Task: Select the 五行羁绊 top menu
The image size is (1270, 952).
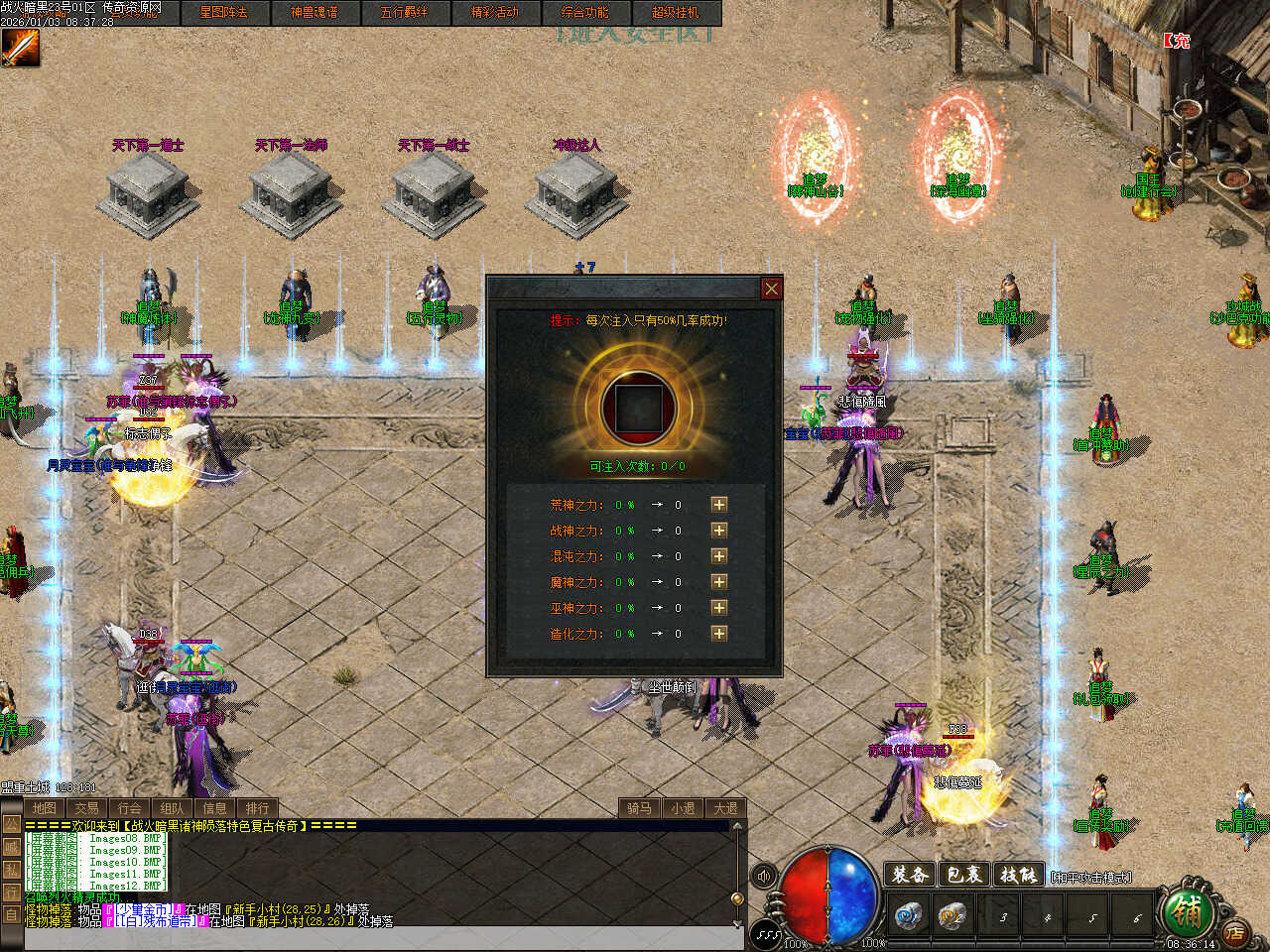Action: pyautogui.click(x=404, y=13)
